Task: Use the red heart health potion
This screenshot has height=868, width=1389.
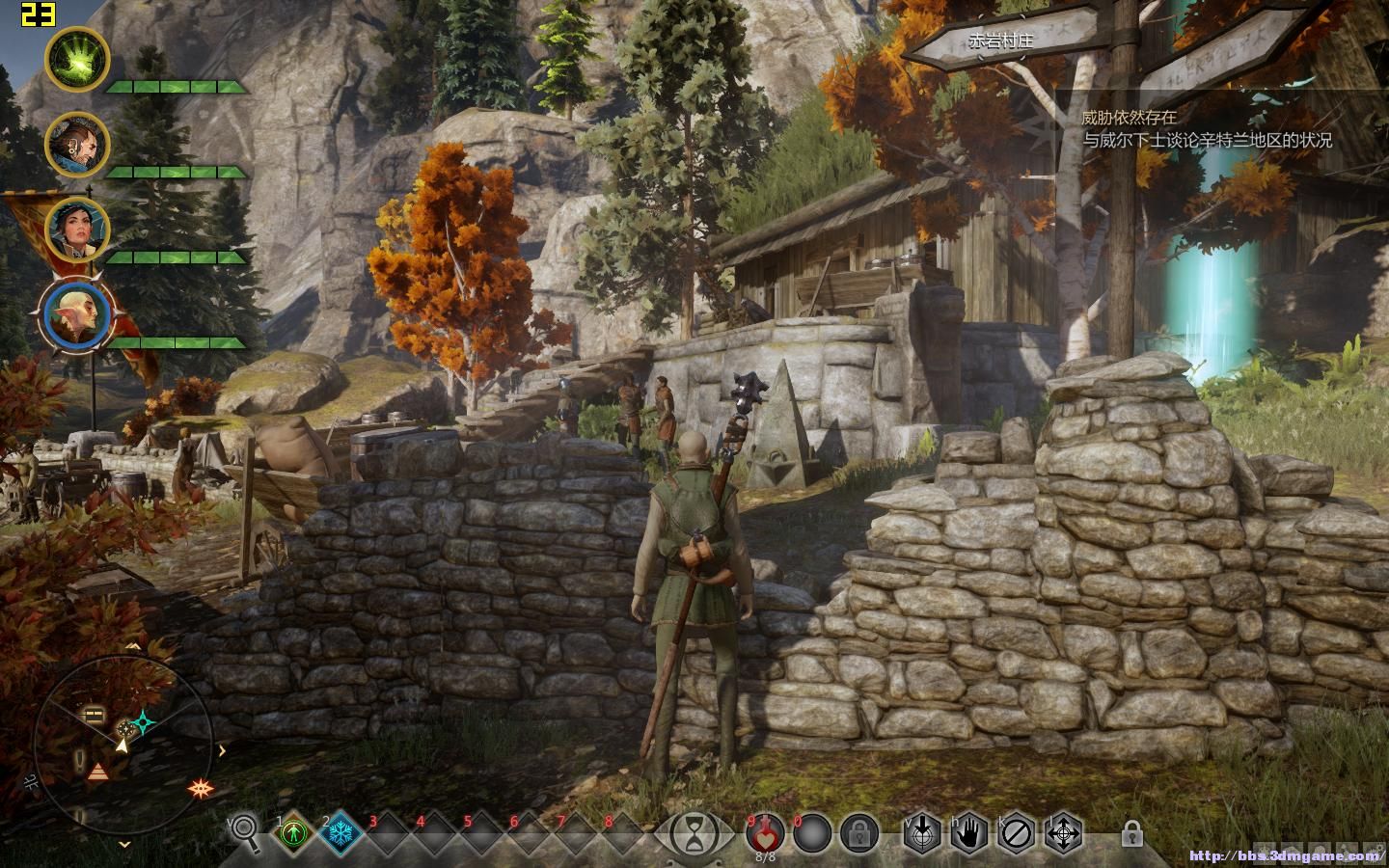Action: (x=765, y=831)
